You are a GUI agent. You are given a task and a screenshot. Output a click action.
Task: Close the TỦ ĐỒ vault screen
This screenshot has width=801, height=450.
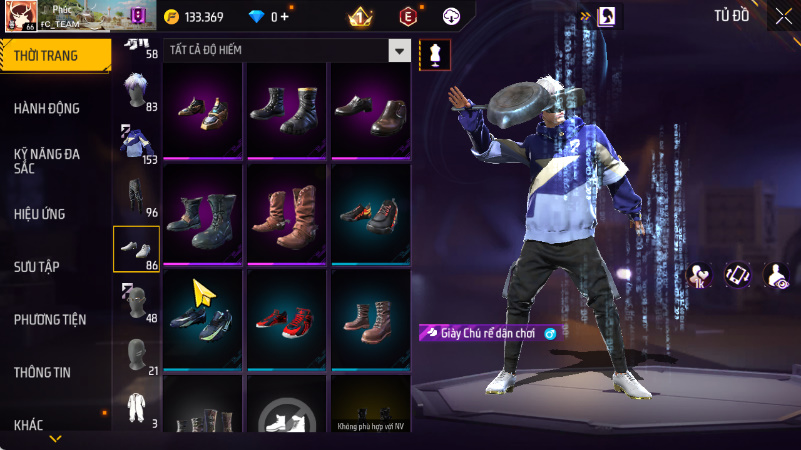tap(783, 15)
